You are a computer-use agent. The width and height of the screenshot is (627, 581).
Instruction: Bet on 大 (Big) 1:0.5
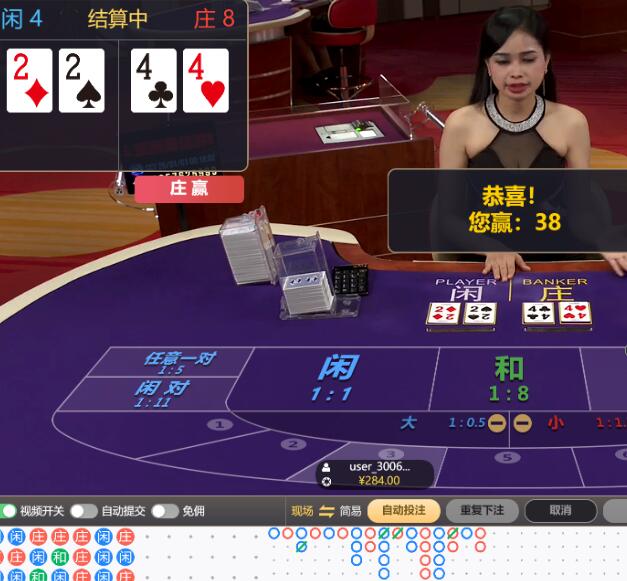coord(410,423)
